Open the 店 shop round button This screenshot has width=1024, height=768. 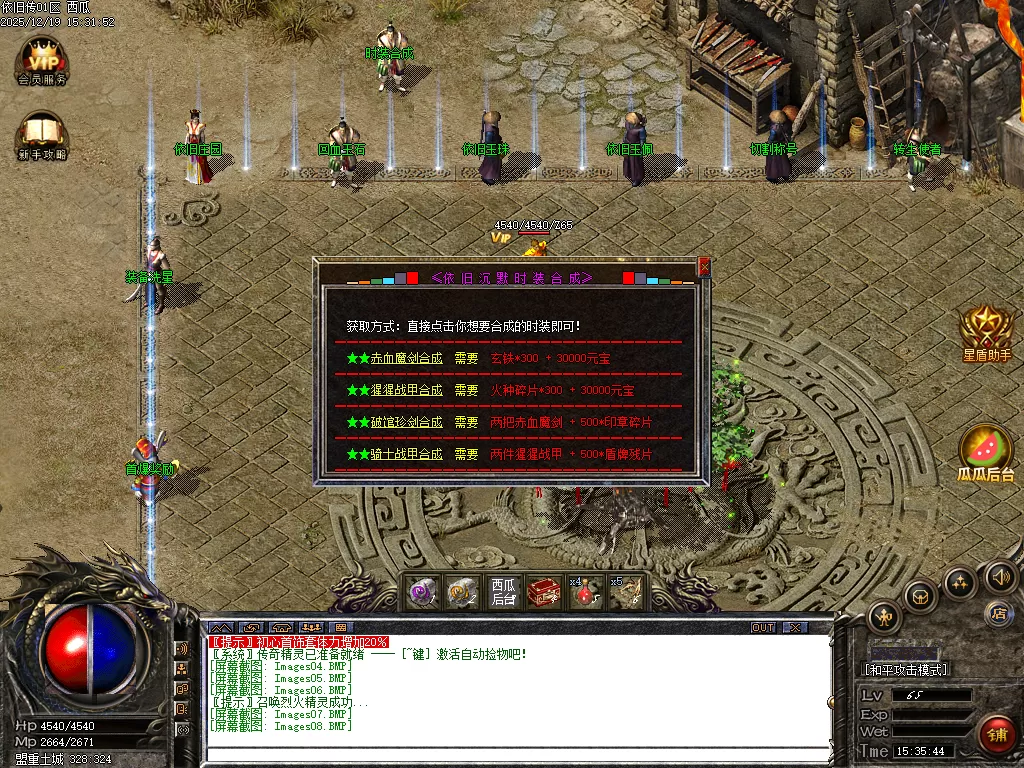tap(996, 612)
